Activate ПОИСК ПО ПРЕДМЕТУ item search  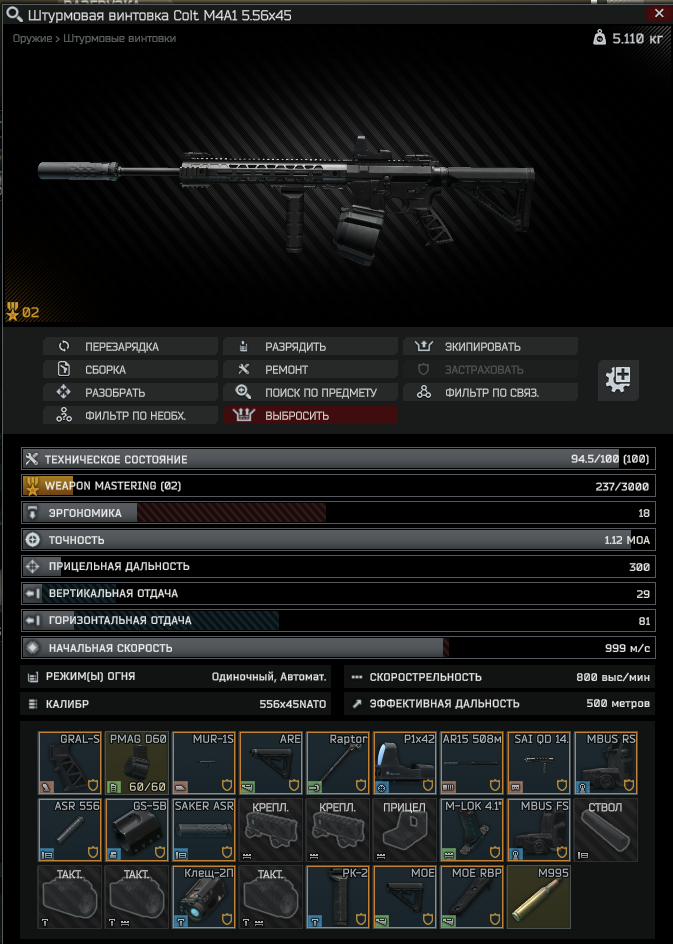(x=310, y=393)
